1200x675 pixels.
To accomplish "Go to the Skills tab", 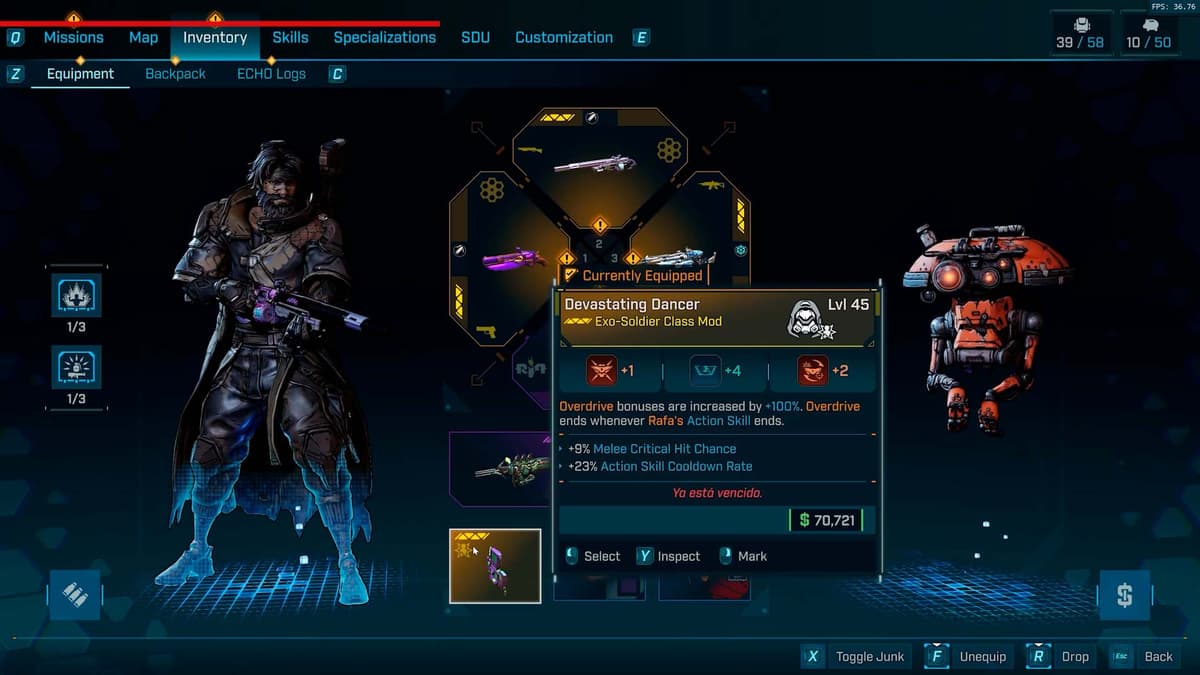I will pyautogui.click(x=290, y=38).
